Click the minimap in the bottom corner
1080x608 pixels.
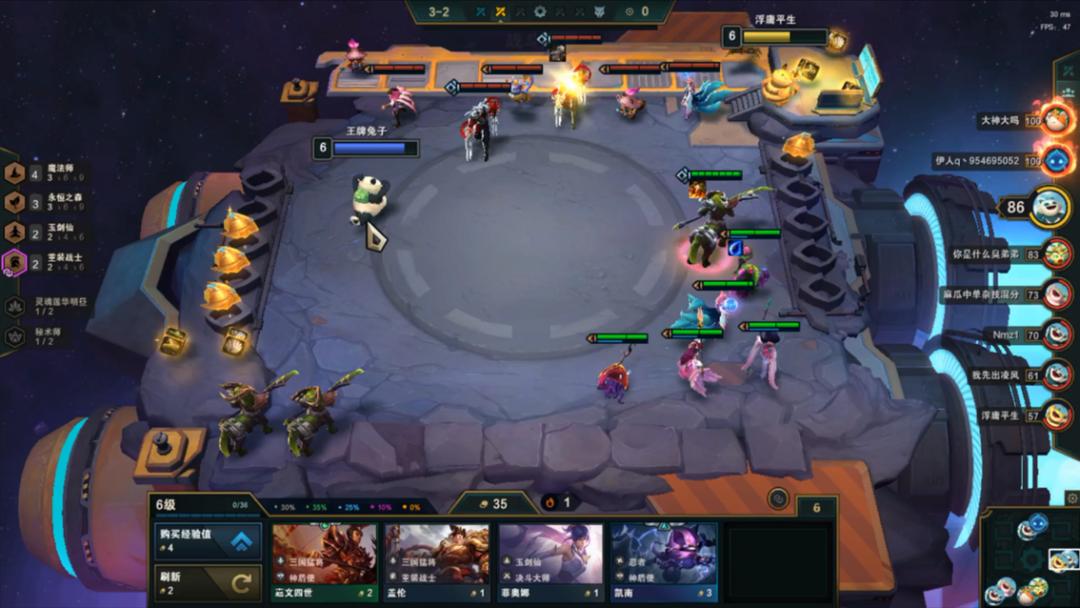(1030, 560)
